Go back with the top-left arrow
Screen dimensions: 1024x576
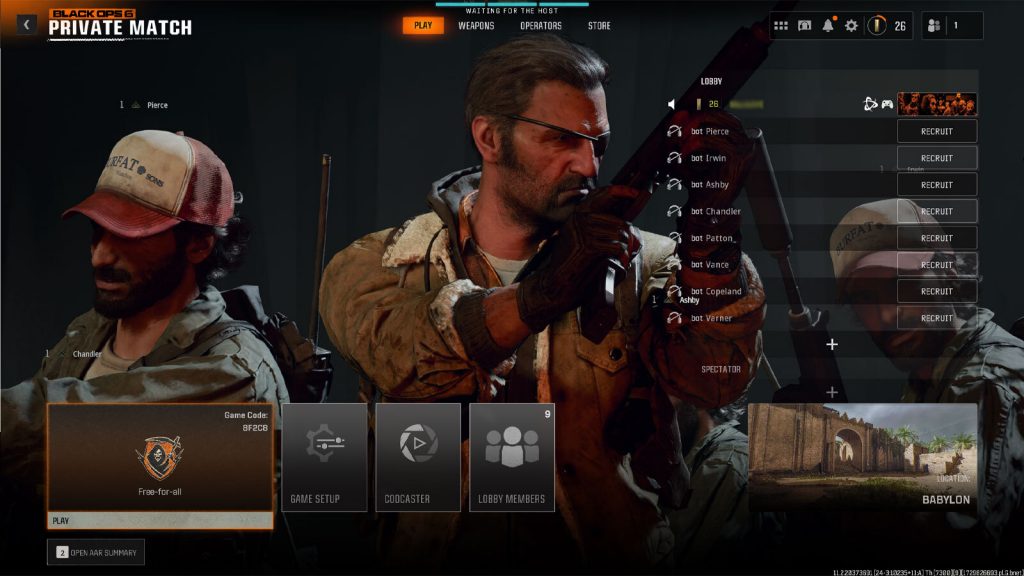point(26,25)
